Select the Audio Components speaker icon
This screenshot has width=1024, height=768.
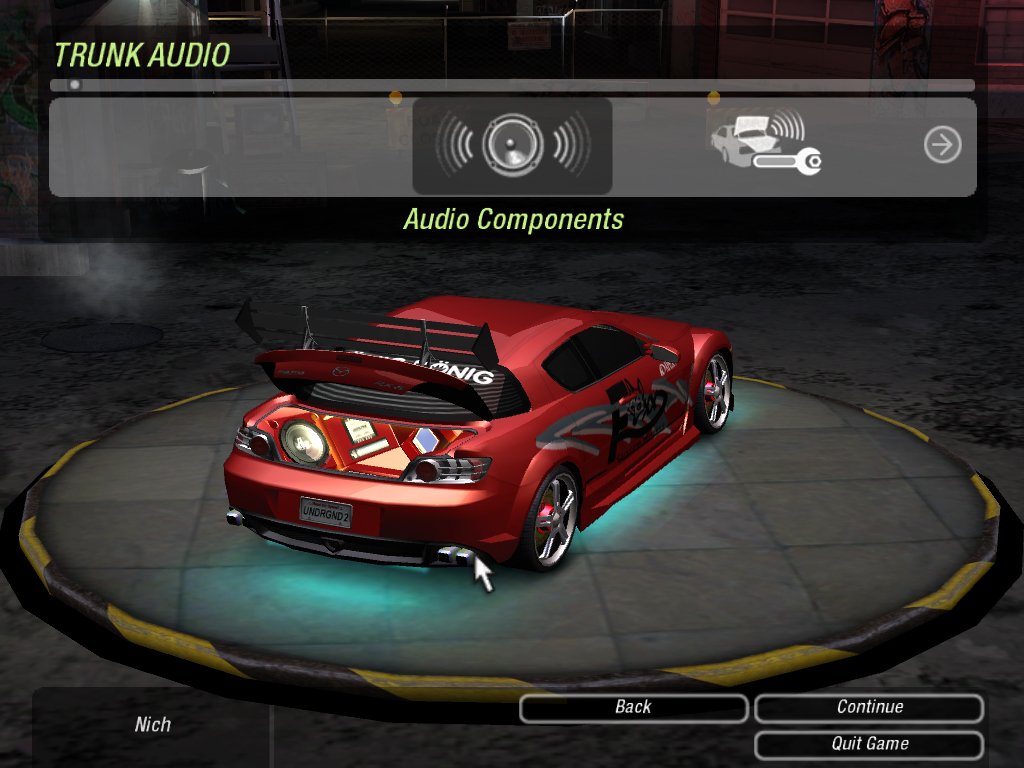tap(512, 146)
